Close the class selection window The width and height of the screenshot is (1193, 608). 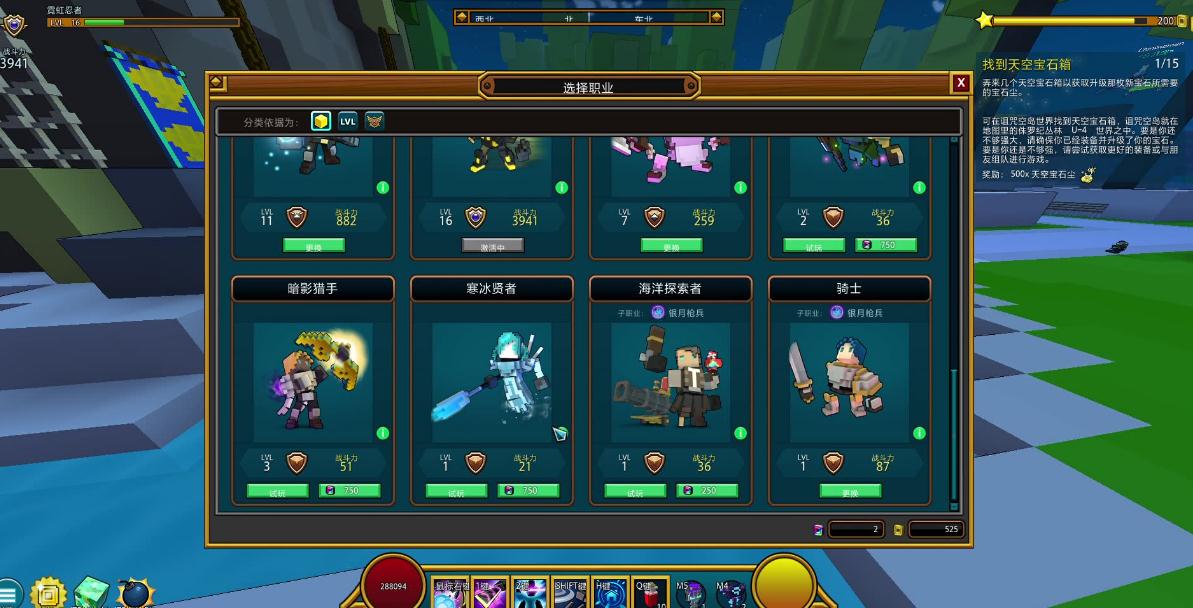point(960,83)
